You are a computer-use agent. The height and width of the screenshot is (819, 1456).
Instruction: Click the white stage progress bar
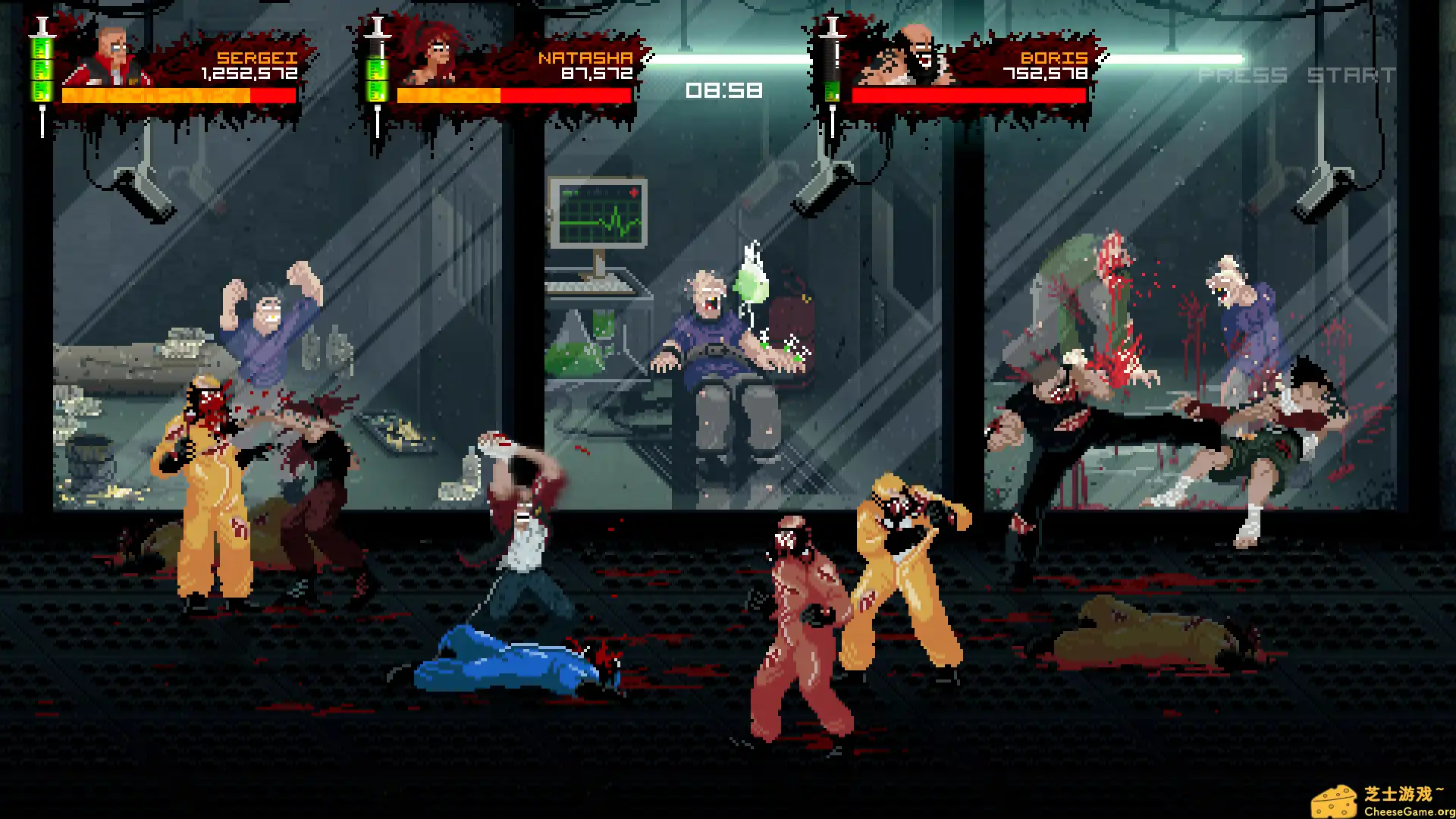pyautogui.click(x=948, y=58)
